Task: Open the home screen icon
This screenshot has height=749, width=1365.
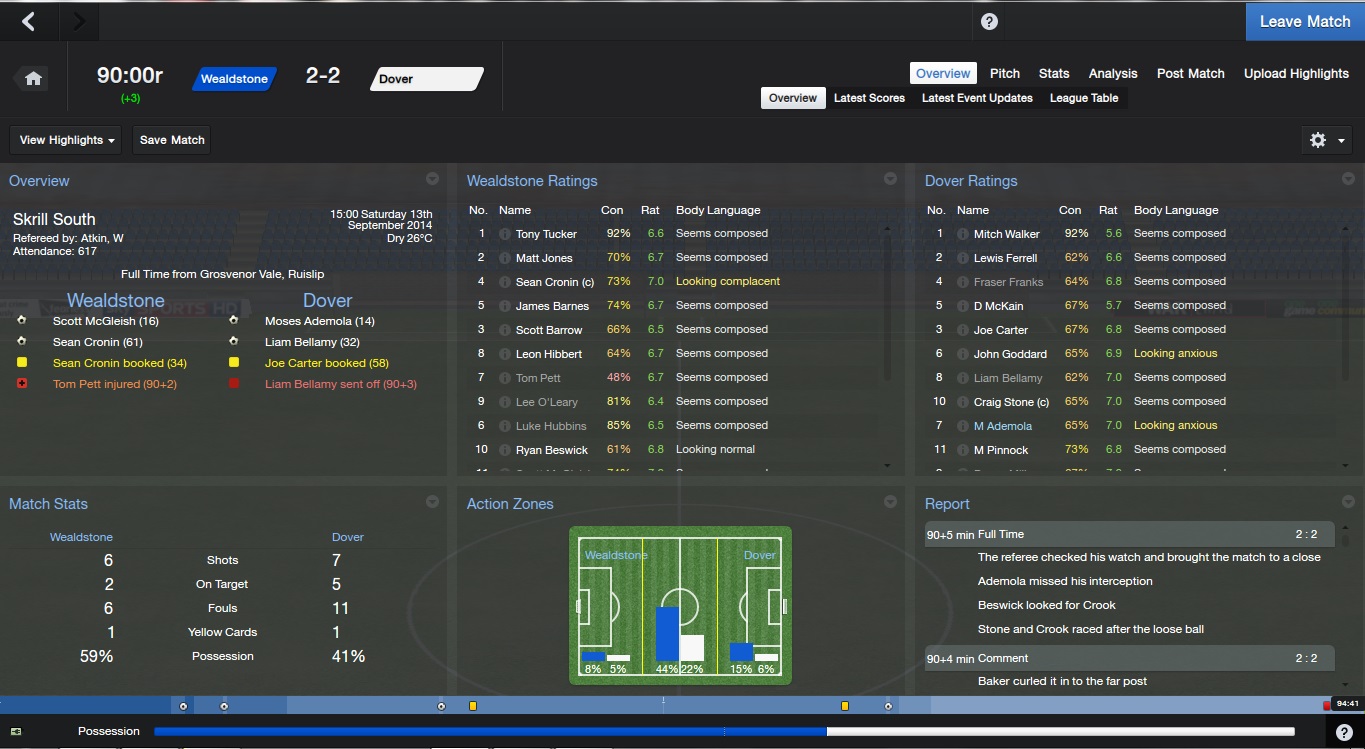Action: tap(33, 79)
